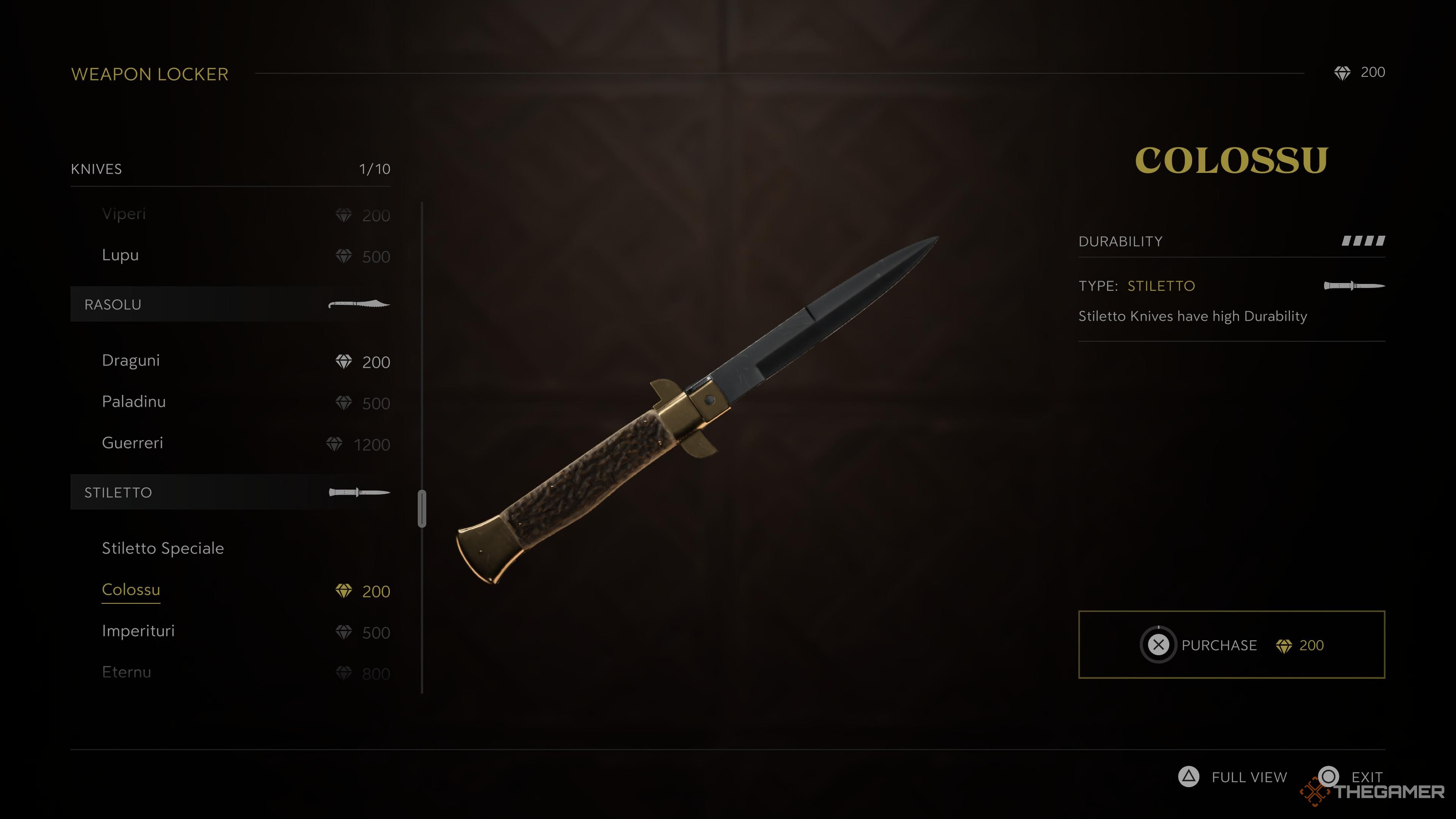Collapse the RASOLU category header
1456x819 pixels.
pos(113,303)
